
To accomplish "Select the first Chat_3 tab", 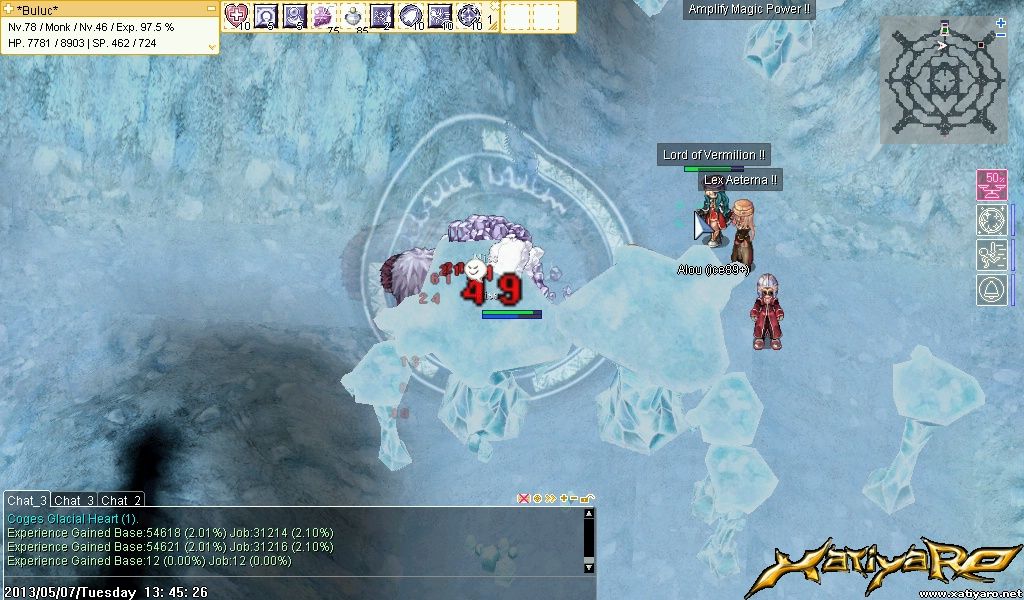I will tap(27, 500).
